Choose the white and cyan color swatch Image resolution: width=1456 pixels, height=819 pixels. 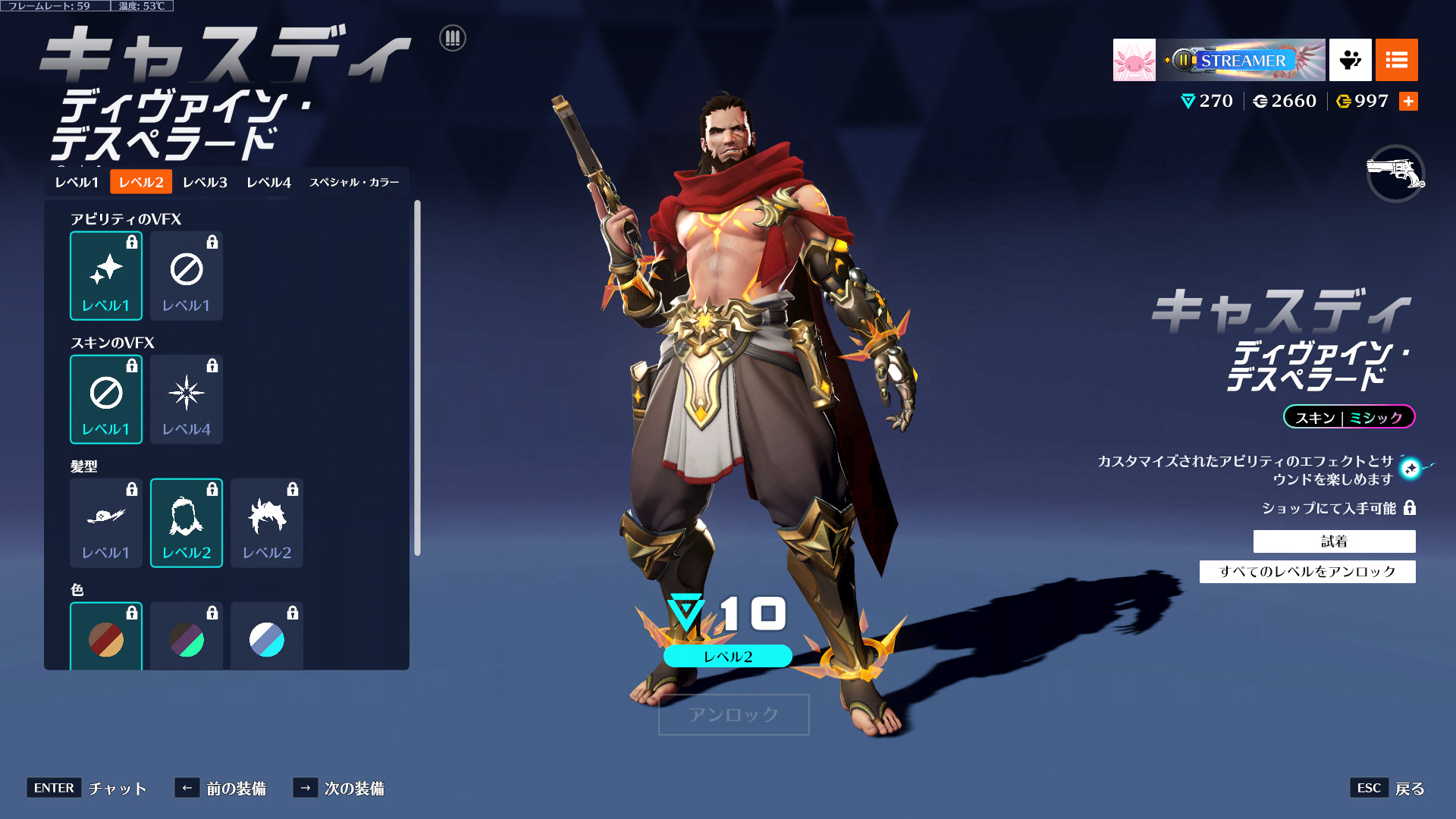click(267, 639)
